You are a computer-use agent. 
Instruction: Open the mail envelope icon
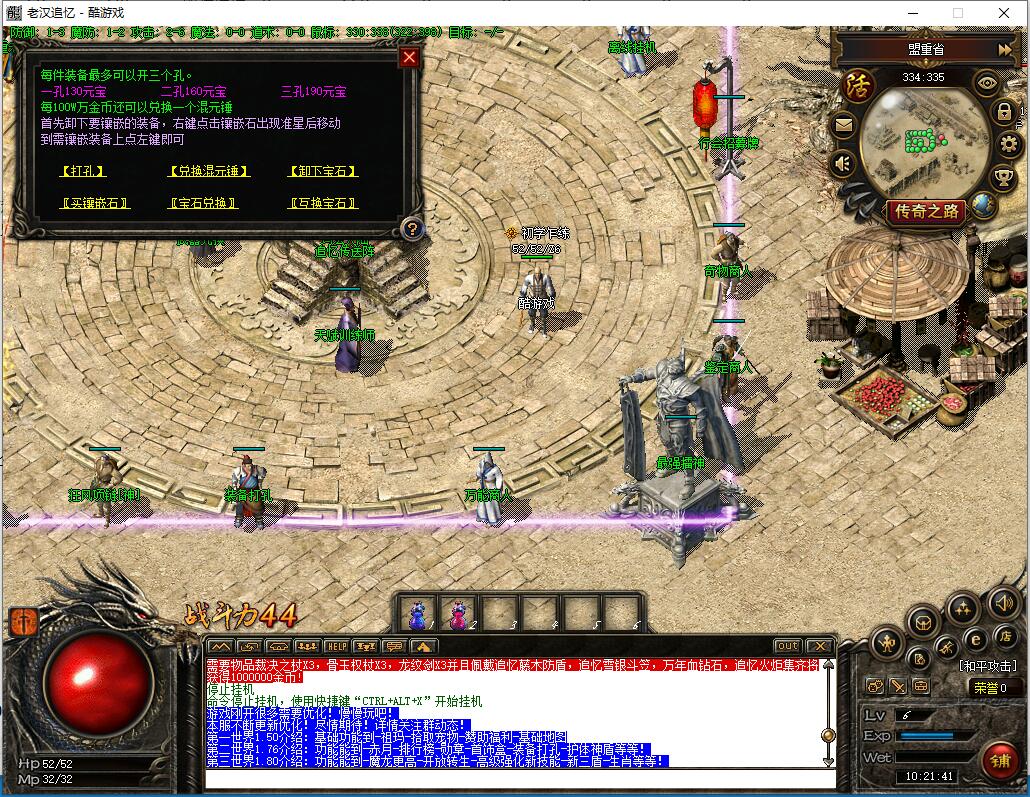click(844, 125)
